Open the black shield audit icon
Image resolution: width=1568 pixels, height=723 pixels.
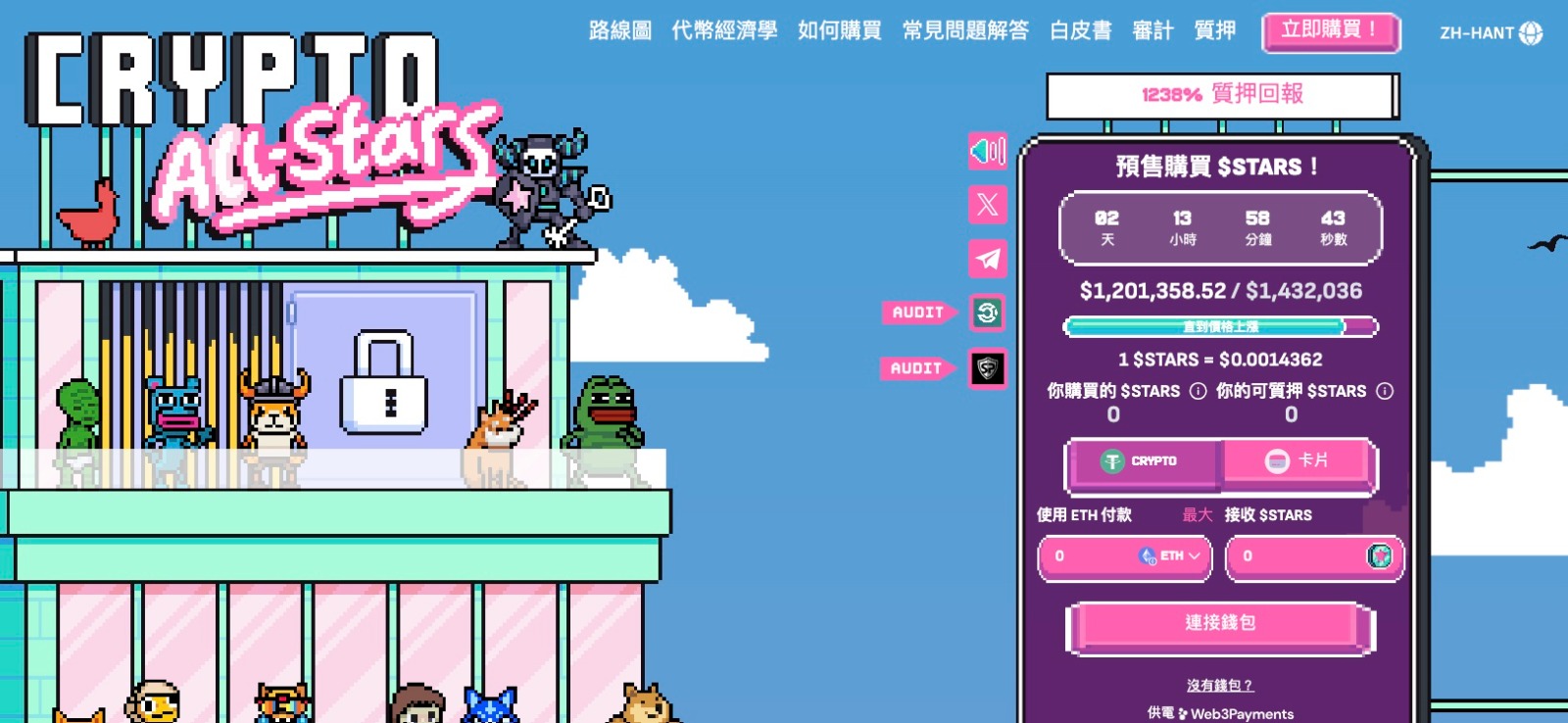click(988, 368)
